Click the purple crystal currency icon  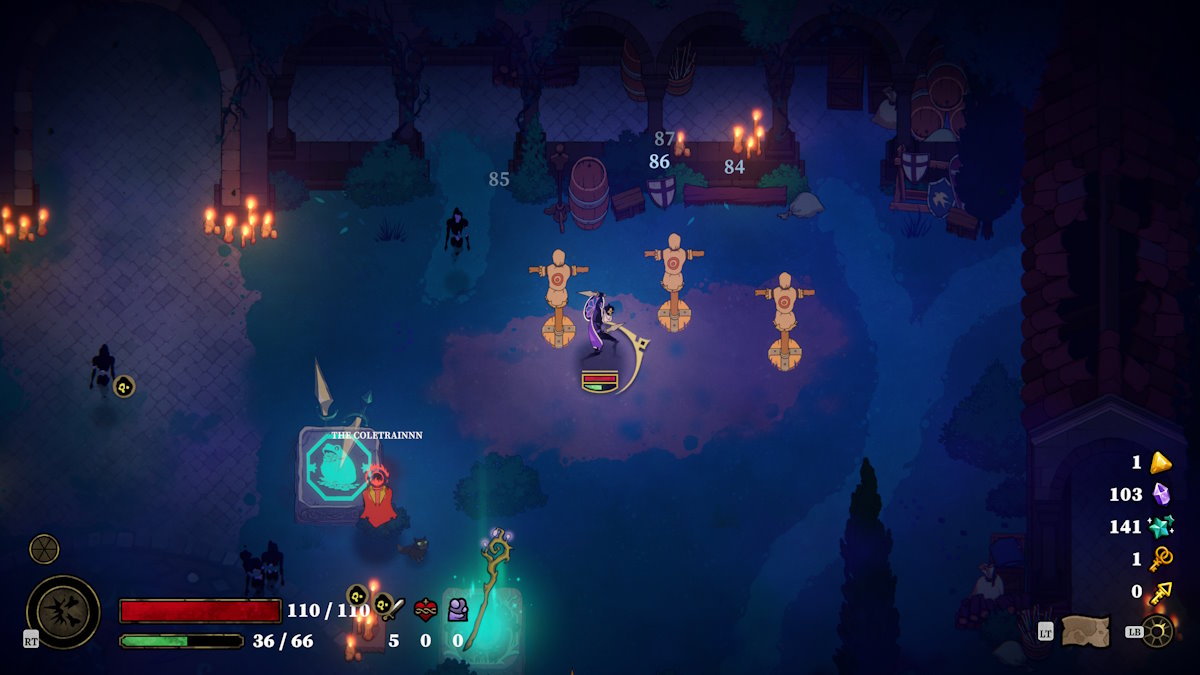click(1160, 494)
